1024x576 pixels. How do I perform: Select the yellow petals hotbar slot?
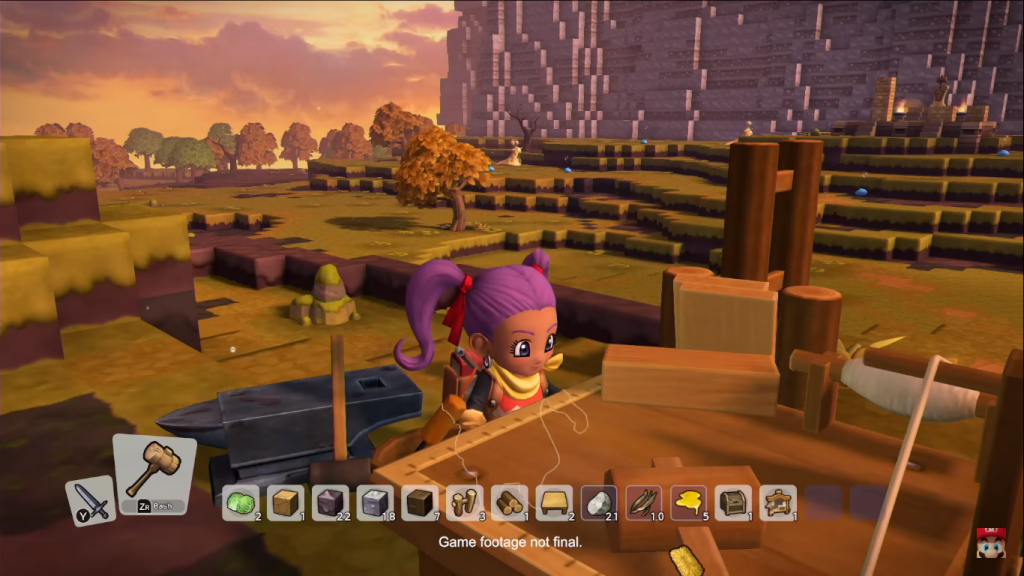[689, 503]
